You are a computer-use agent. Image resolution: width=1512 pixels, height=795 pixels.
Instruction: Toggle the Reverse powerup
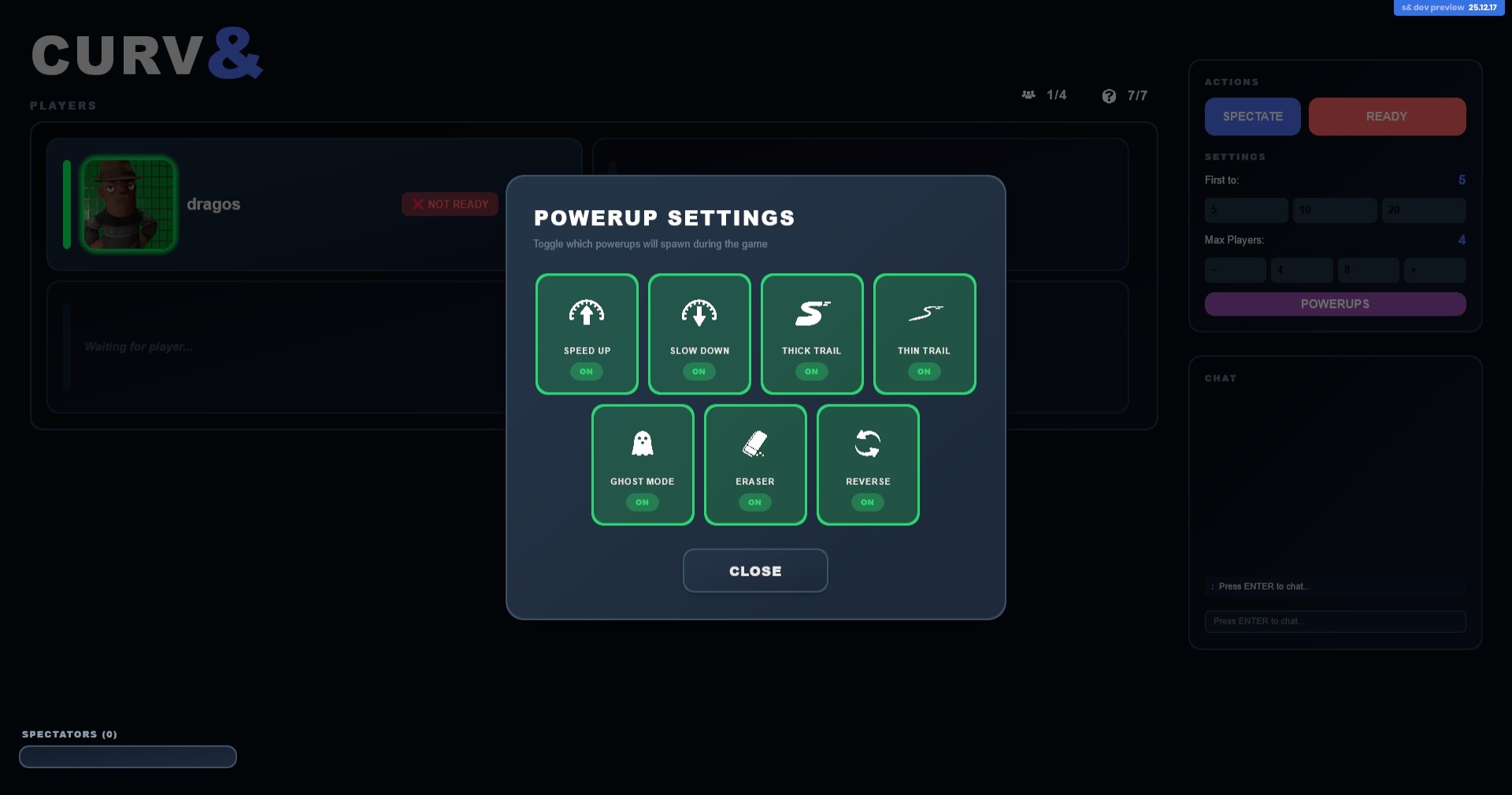(x=868, y=464)
